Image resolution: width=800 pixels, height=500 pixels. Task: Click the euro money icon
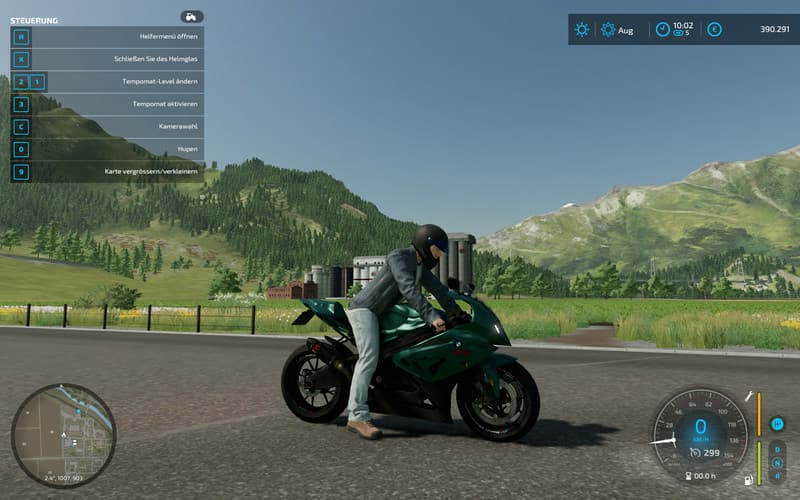714,30
